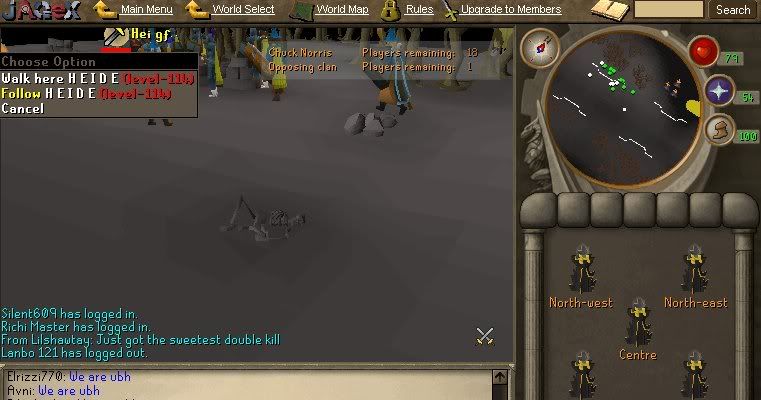Image resolution: width=761 pixels, height=400 pixels.
Task: Open the World Map
Action: click(342, 10)
